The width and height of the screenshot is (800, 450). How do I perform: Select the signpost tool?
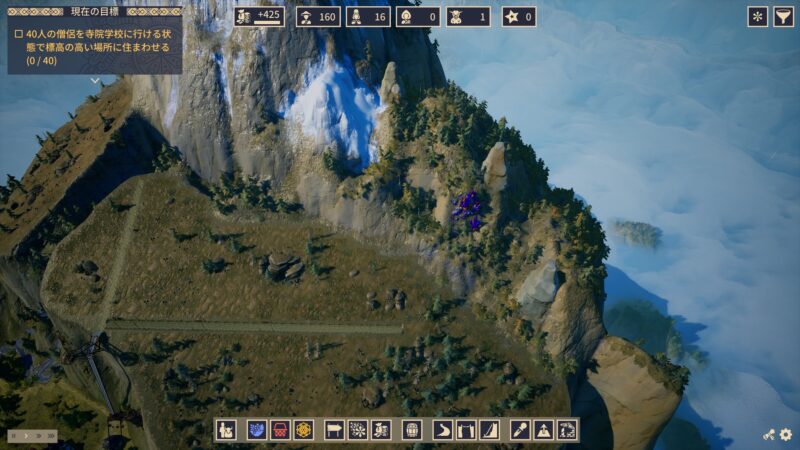click(x=335, y=430)
